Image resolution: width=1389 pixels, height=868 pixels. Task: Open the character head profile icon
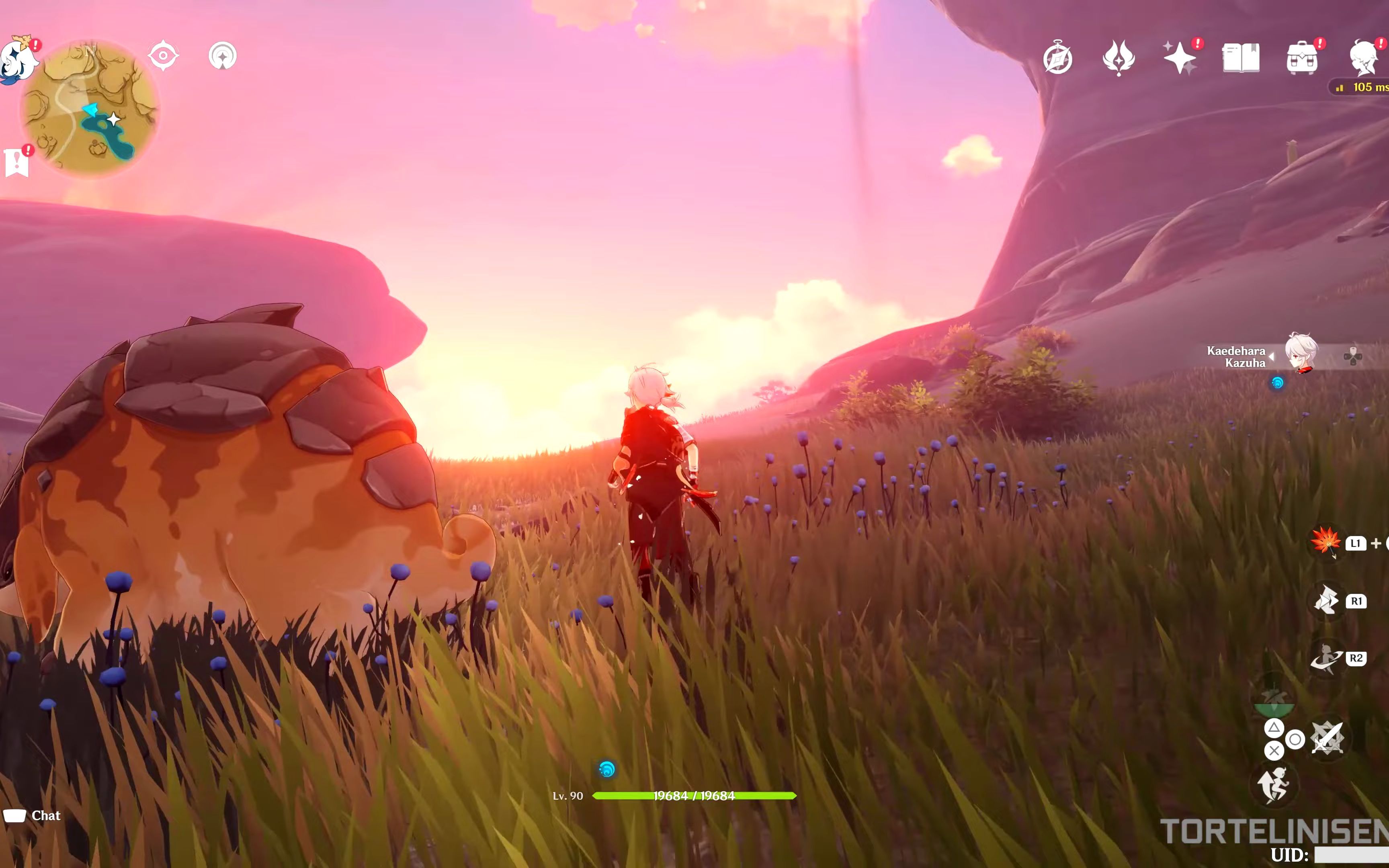click(1364, 58)
